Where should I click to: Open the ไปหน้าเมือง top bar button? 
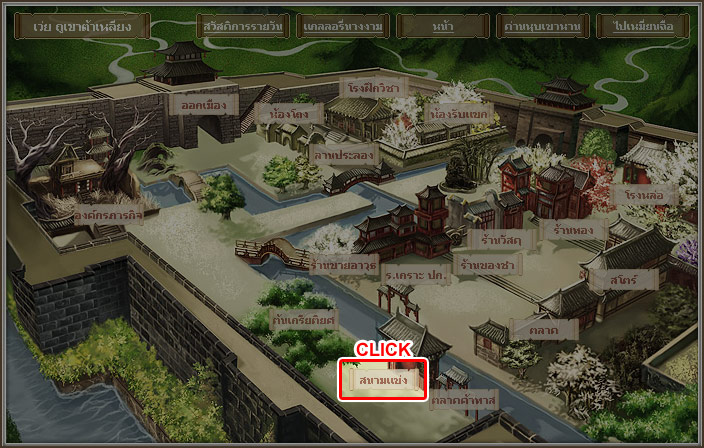click(x=641, y=26)
